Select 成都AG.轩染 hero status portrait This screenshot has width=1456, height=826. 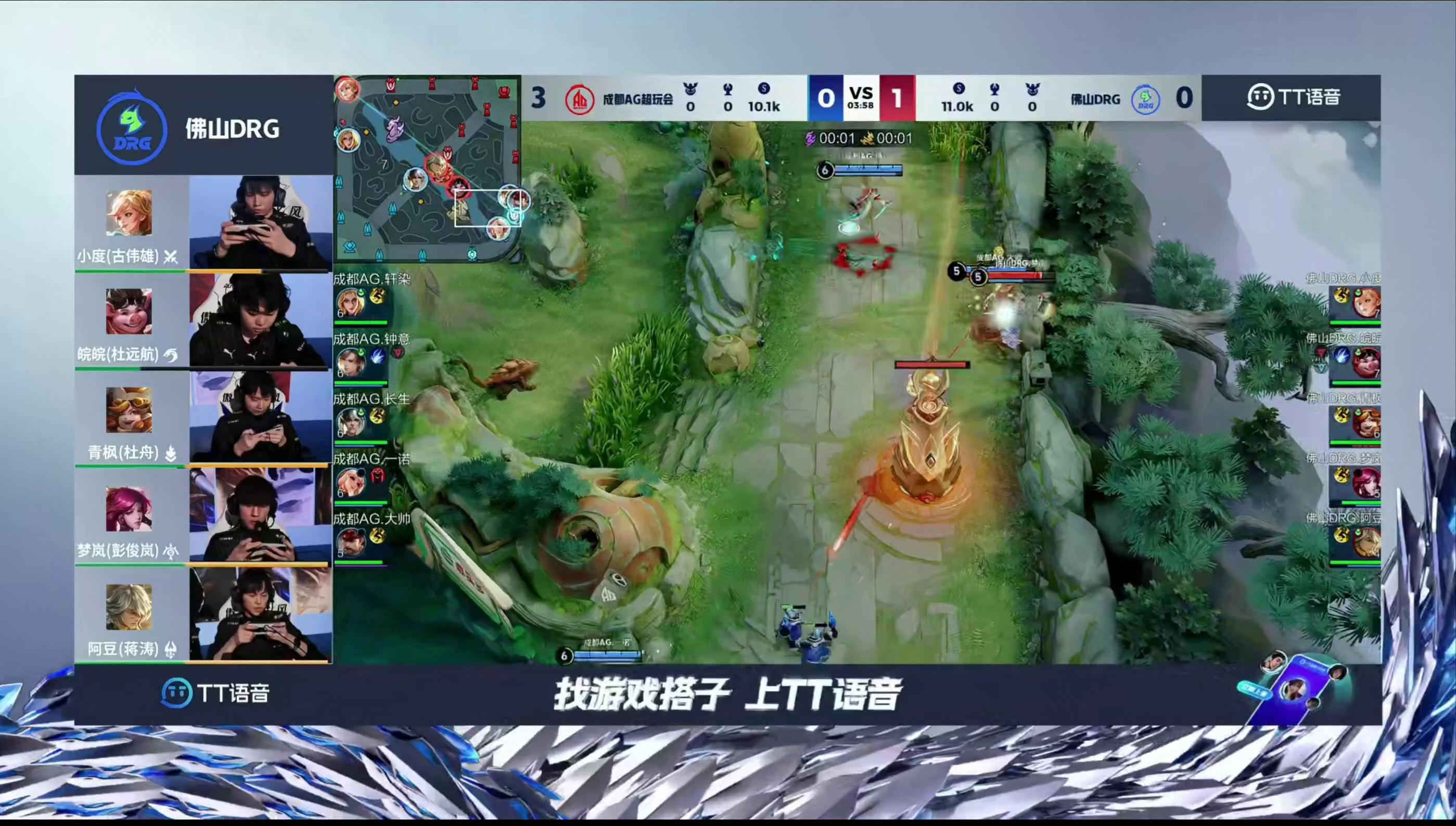[350, 304]
